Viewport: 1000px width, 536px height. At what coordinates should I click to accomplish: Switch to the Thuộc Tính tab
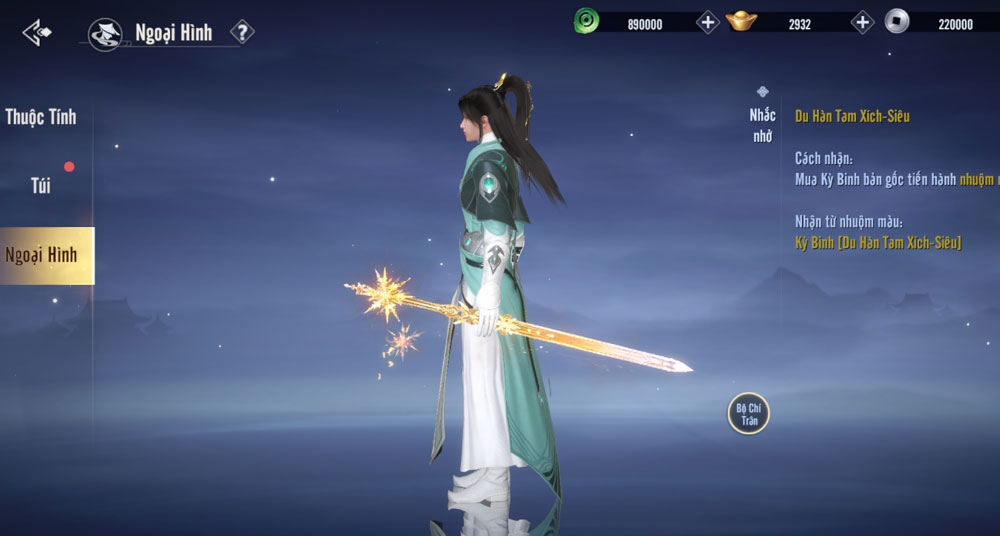pyautogui.click(x=41, y=117)
